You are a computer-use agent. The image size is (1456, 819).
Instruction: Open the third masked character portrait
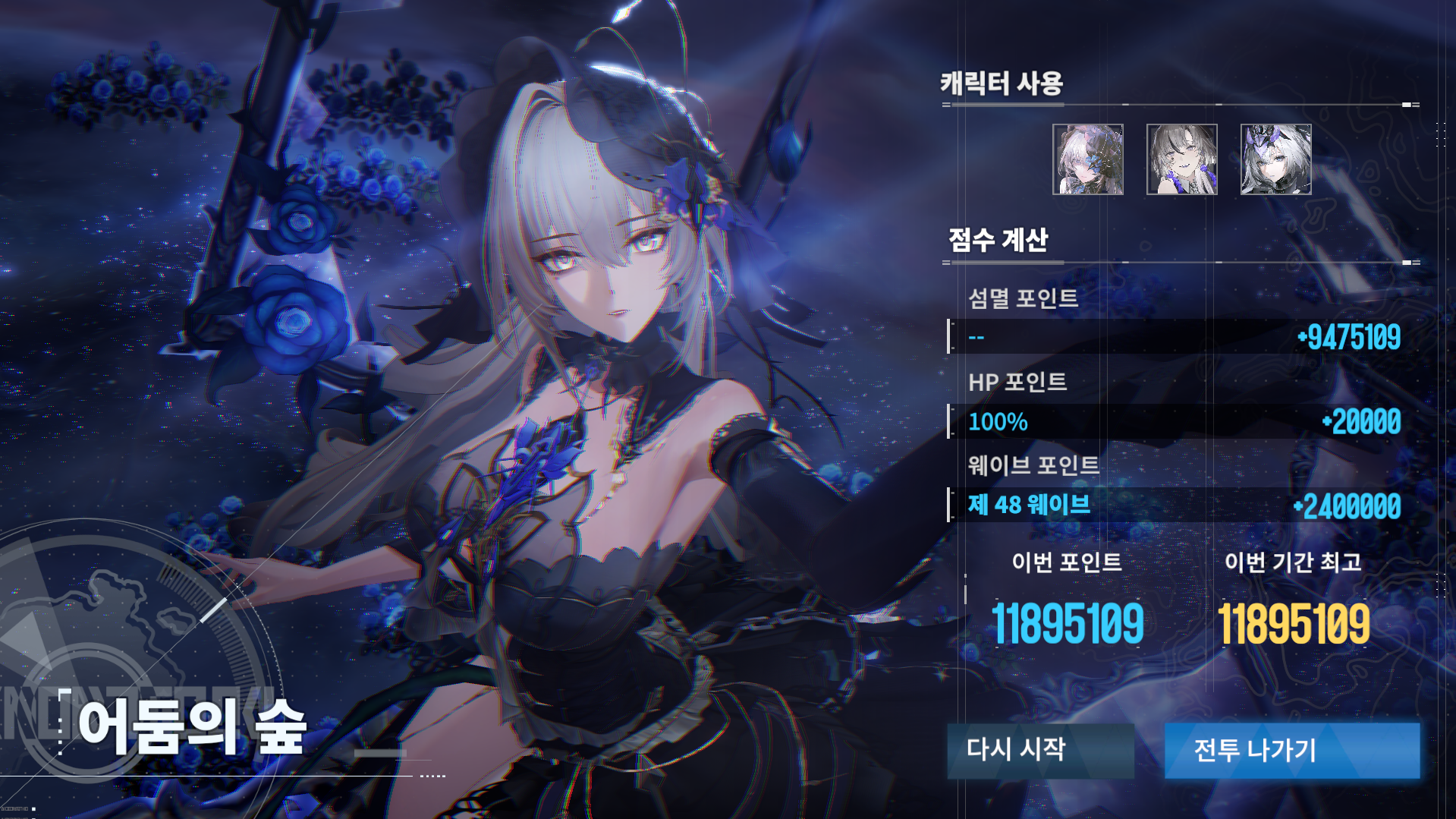(x=1275, y=159)
